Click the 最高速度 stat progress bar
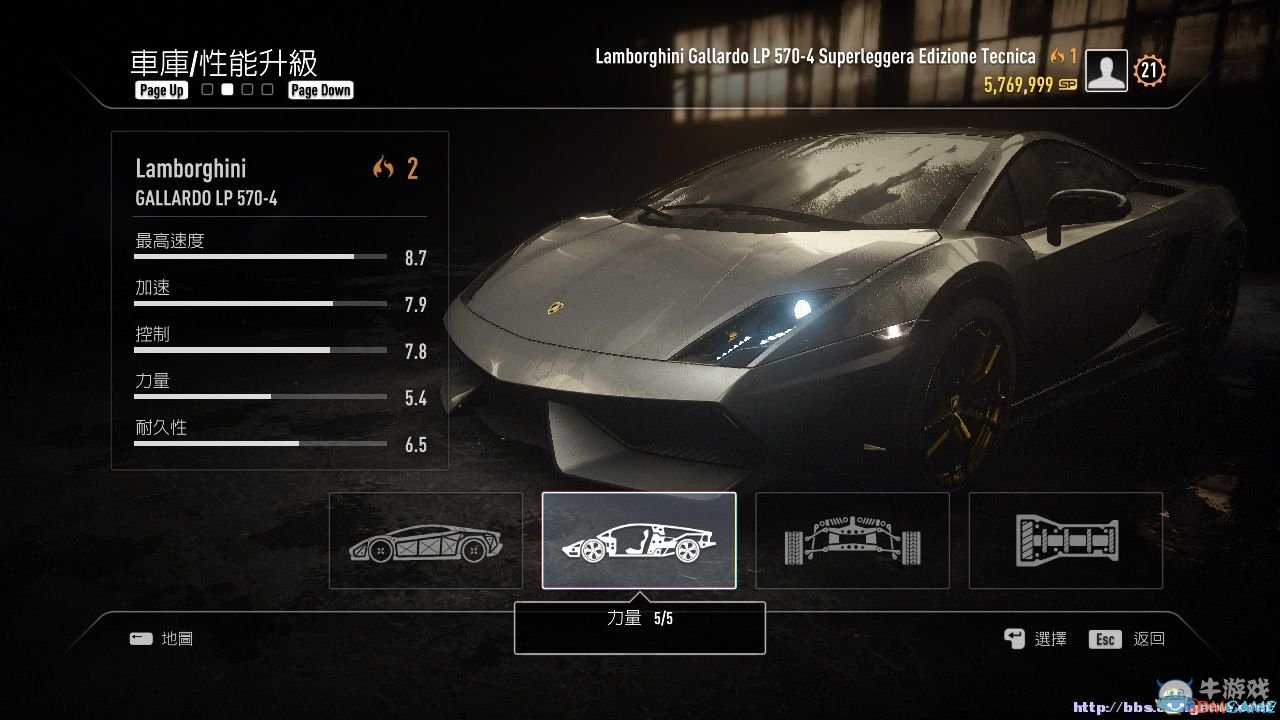1280x720 pixels. pos(260,255)
